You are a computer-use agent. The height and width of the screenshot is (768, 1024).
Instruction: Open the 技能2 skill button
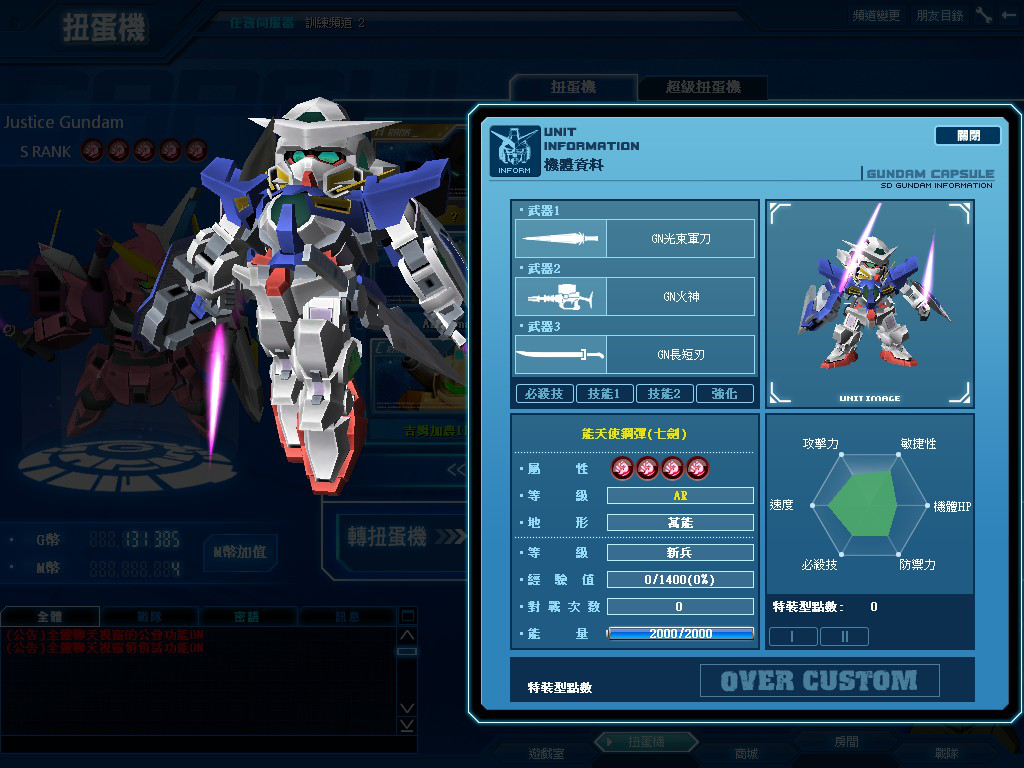664,394
